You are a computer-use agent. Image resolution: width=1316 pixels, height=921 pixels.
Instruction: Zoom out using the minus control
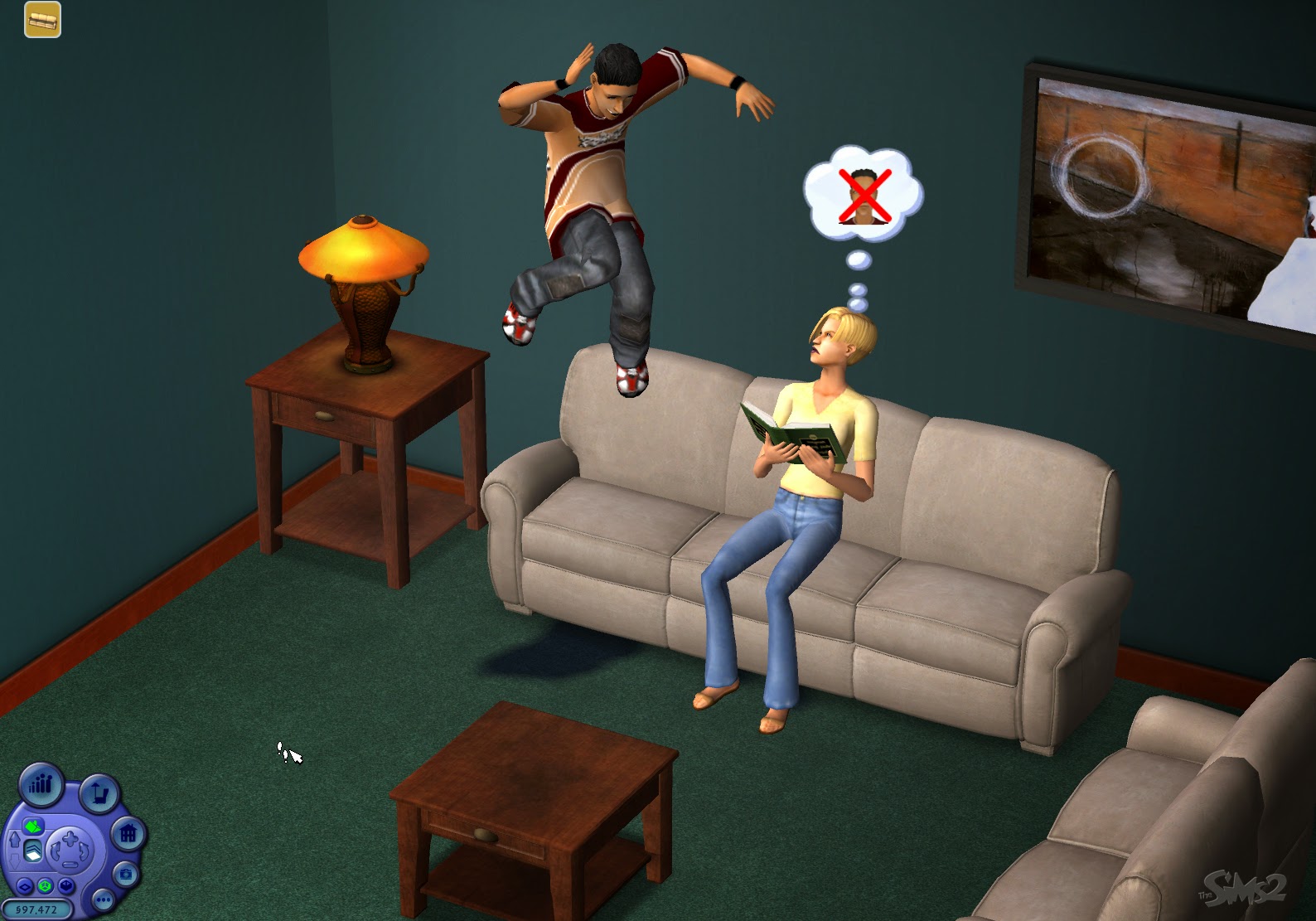70,865
